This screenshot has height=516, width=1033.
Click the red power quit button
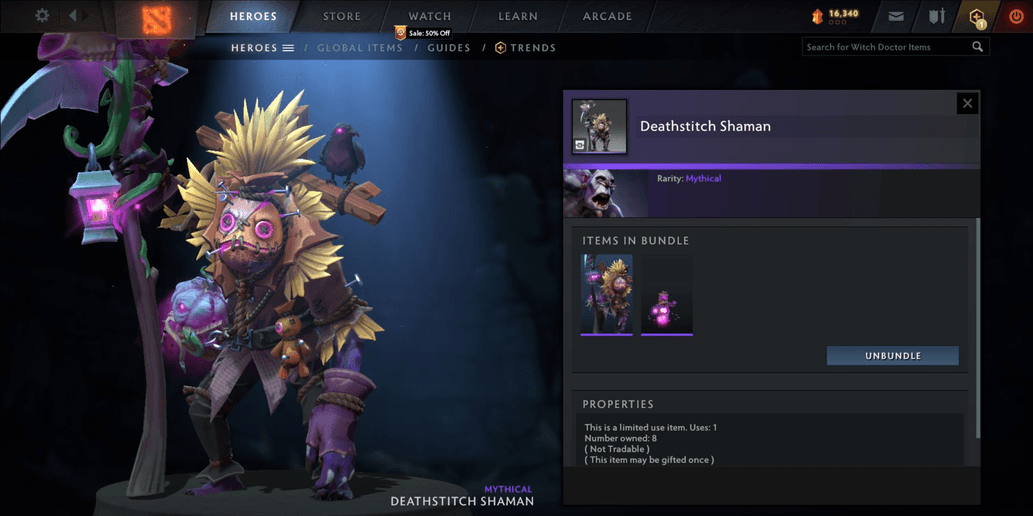(x=1016, y=17)
